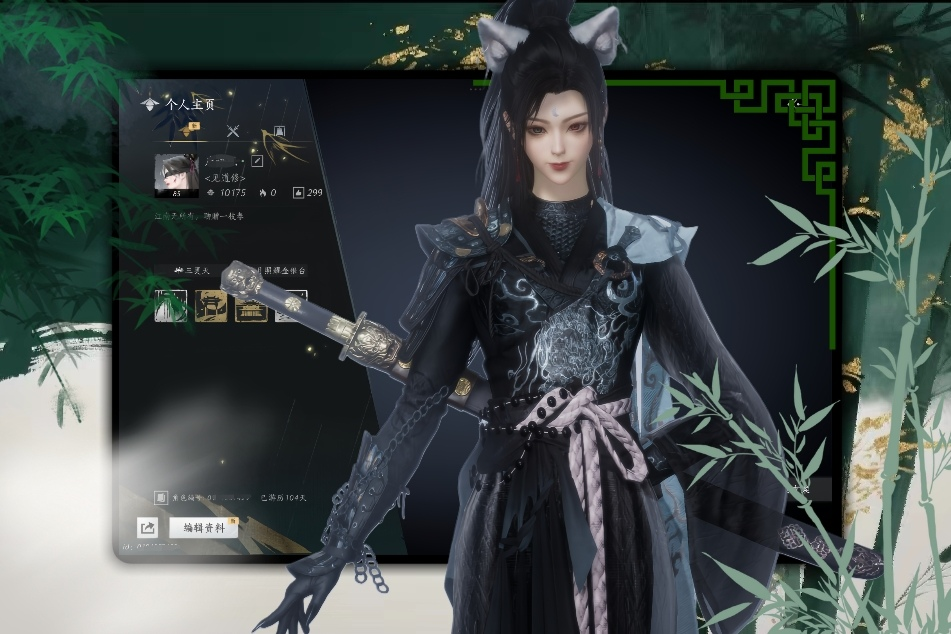The image size is (951, 634).
Task: Select the white mountain badge icon
Action: point(171,306)
